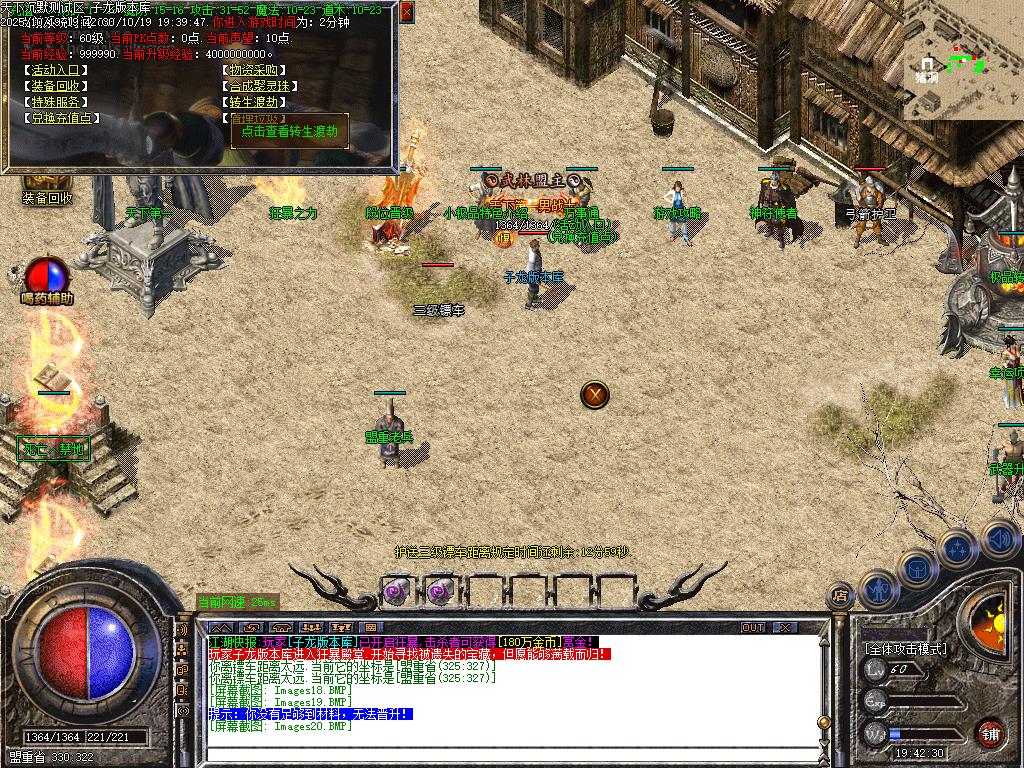The image size is (1024, 768).
Task: Open the skills sparkle round button
Action: click(957, 548)
